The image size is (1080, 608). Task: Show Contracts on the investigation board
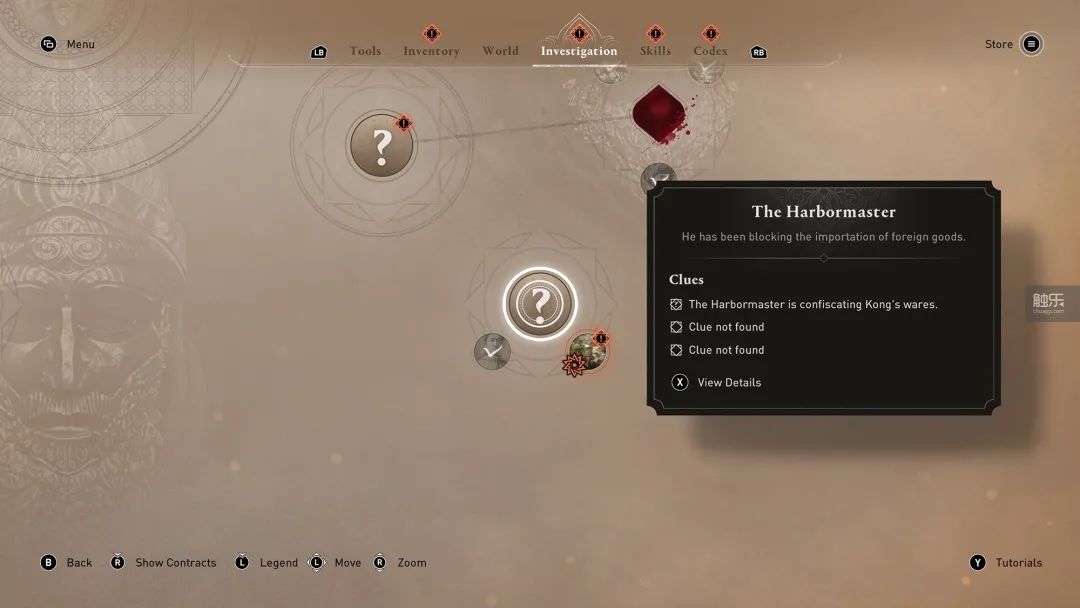pyautogui.click(x=175, y=562)
